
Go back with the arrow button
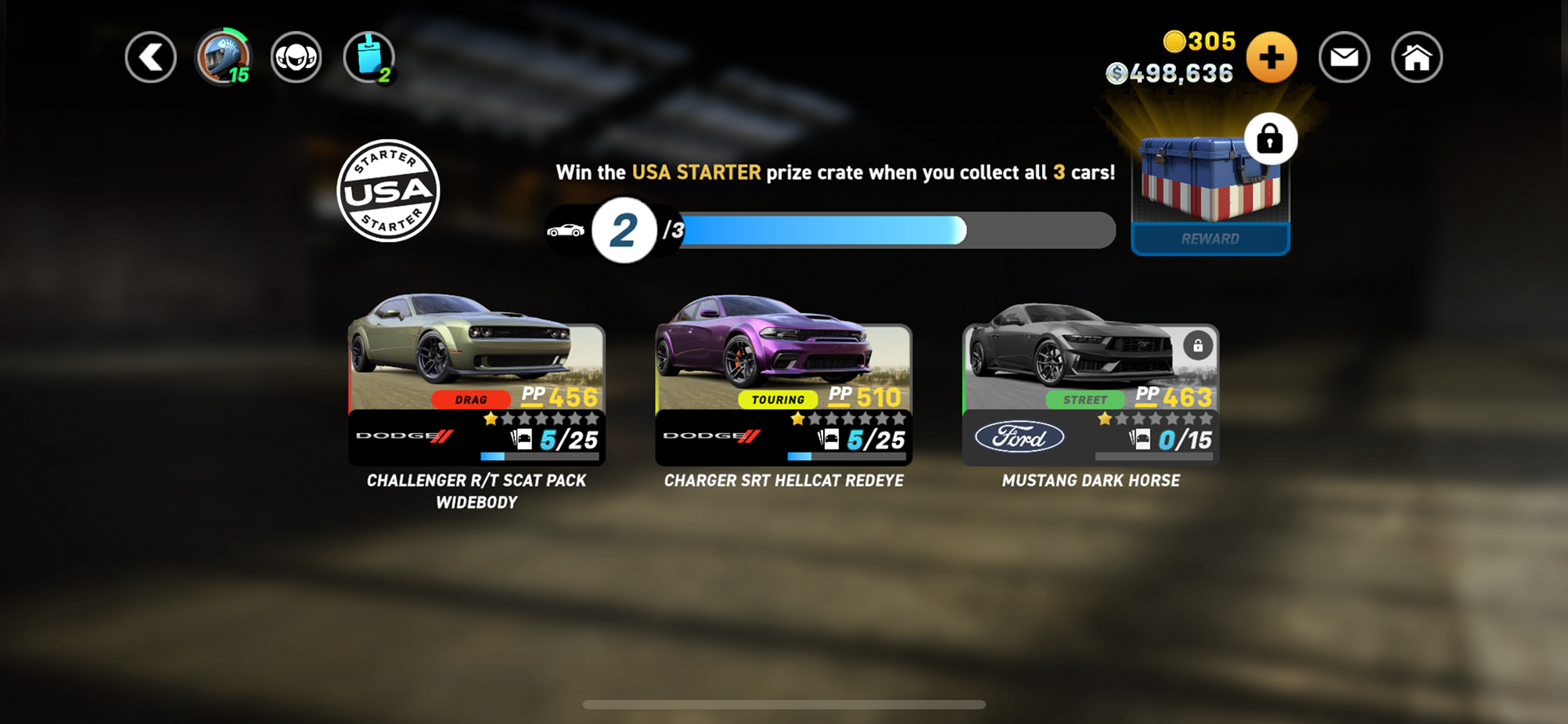coord(151,58)
